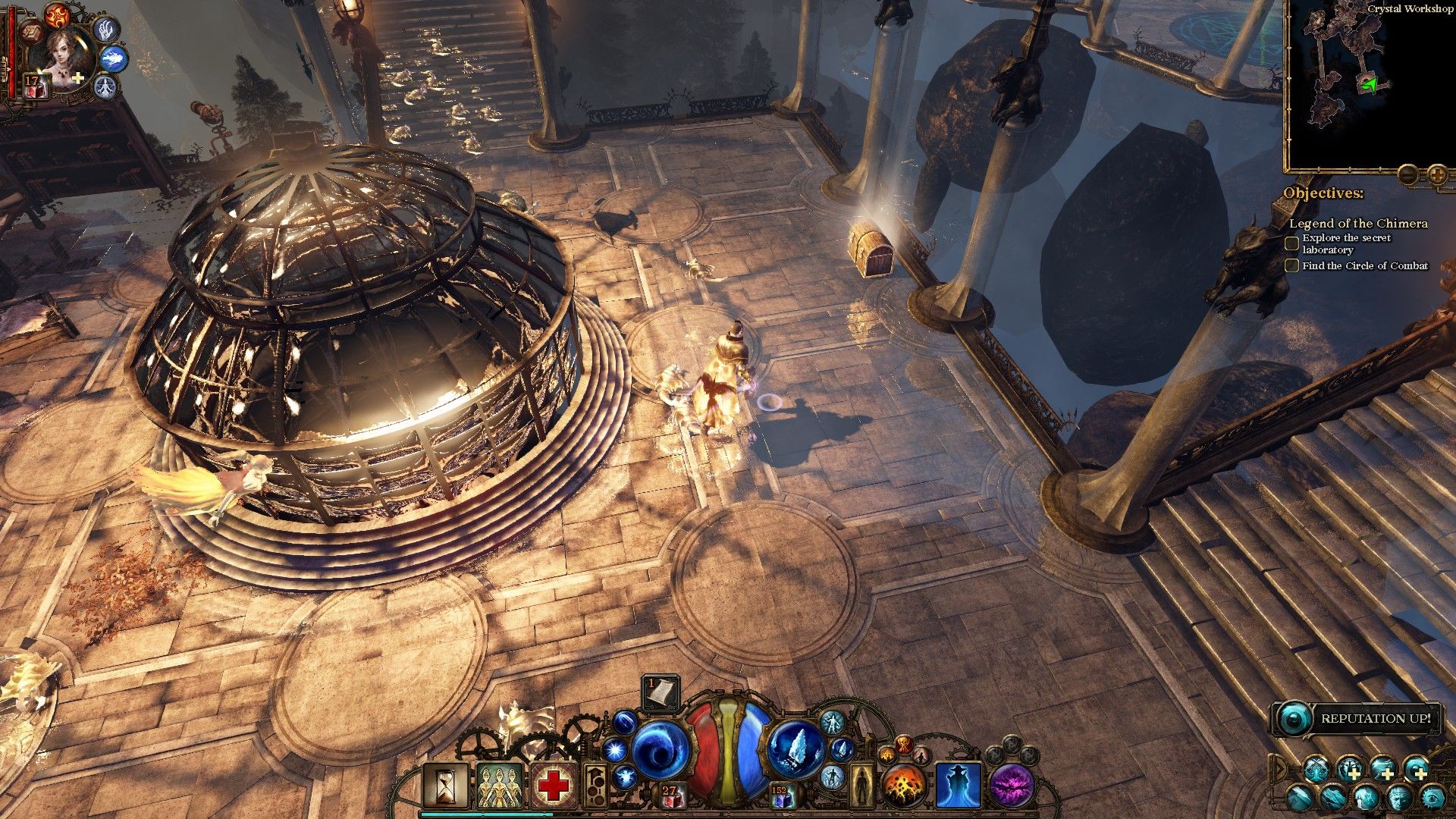Open the scroll item slot
Viewport: 1456px width, 819px height.
(x=661, y=692)
